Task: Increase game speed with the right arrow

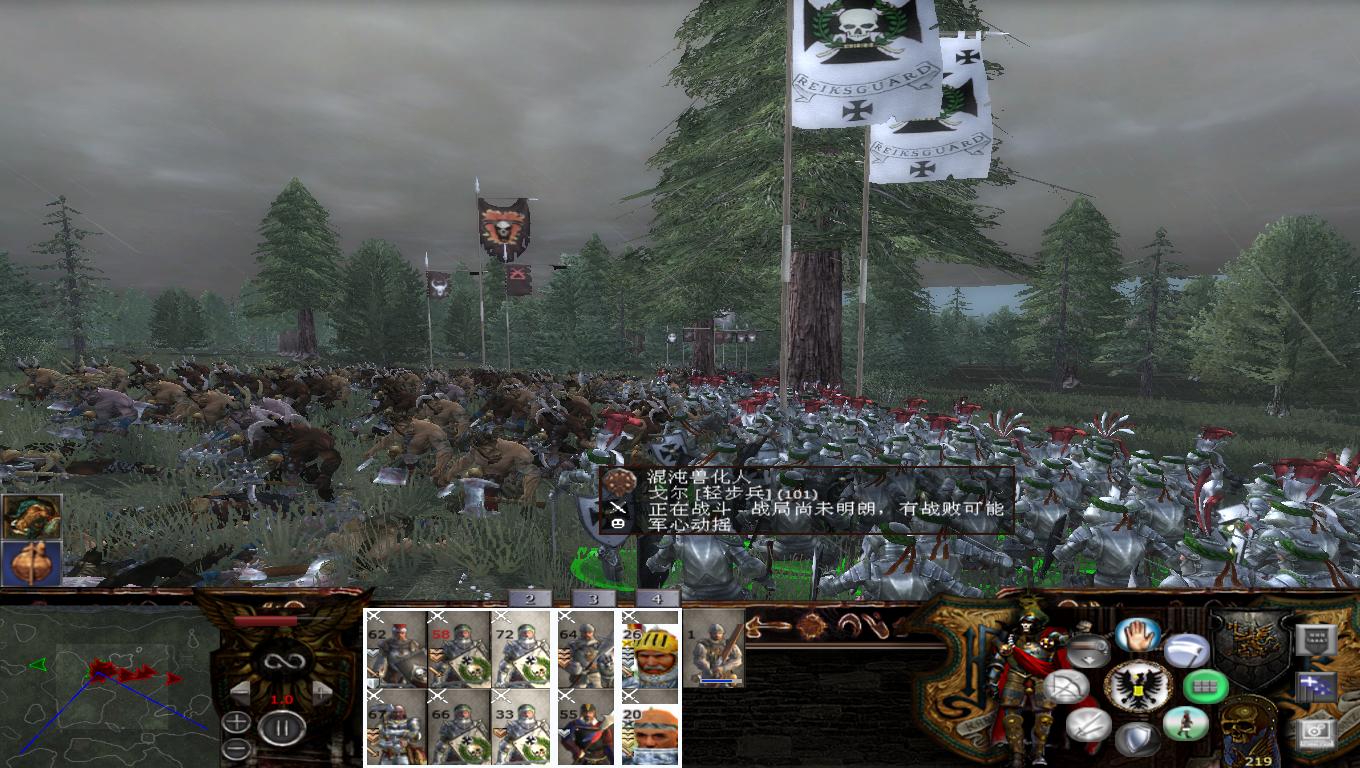Action: click(x=322, y=691)
